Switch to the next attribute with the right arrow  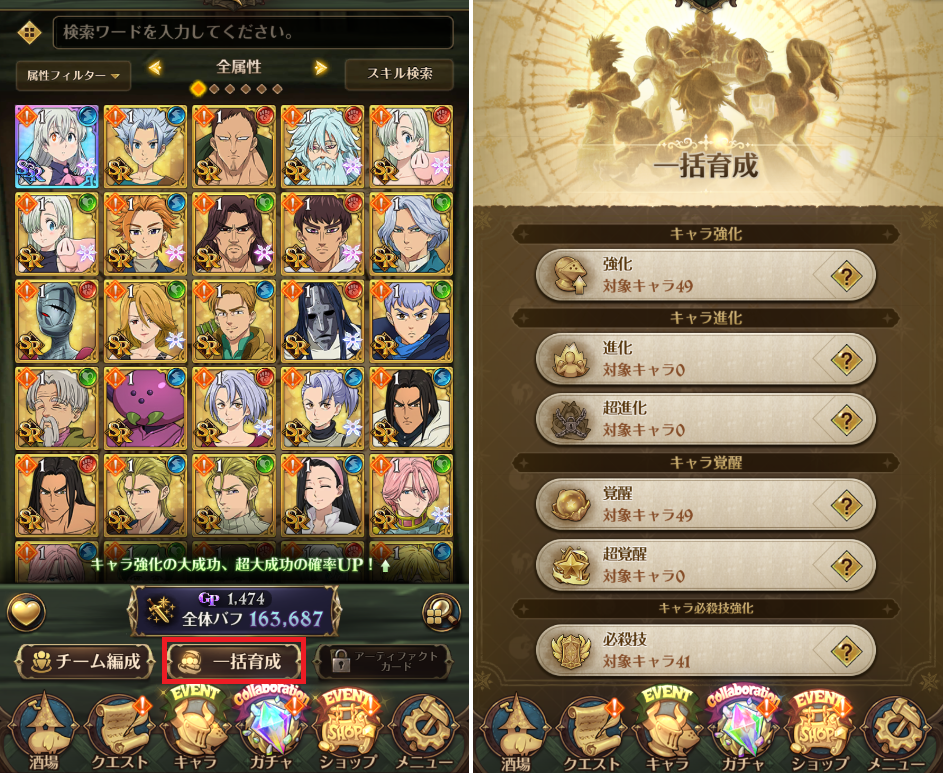pyautogui.click(x=321, y=68)
